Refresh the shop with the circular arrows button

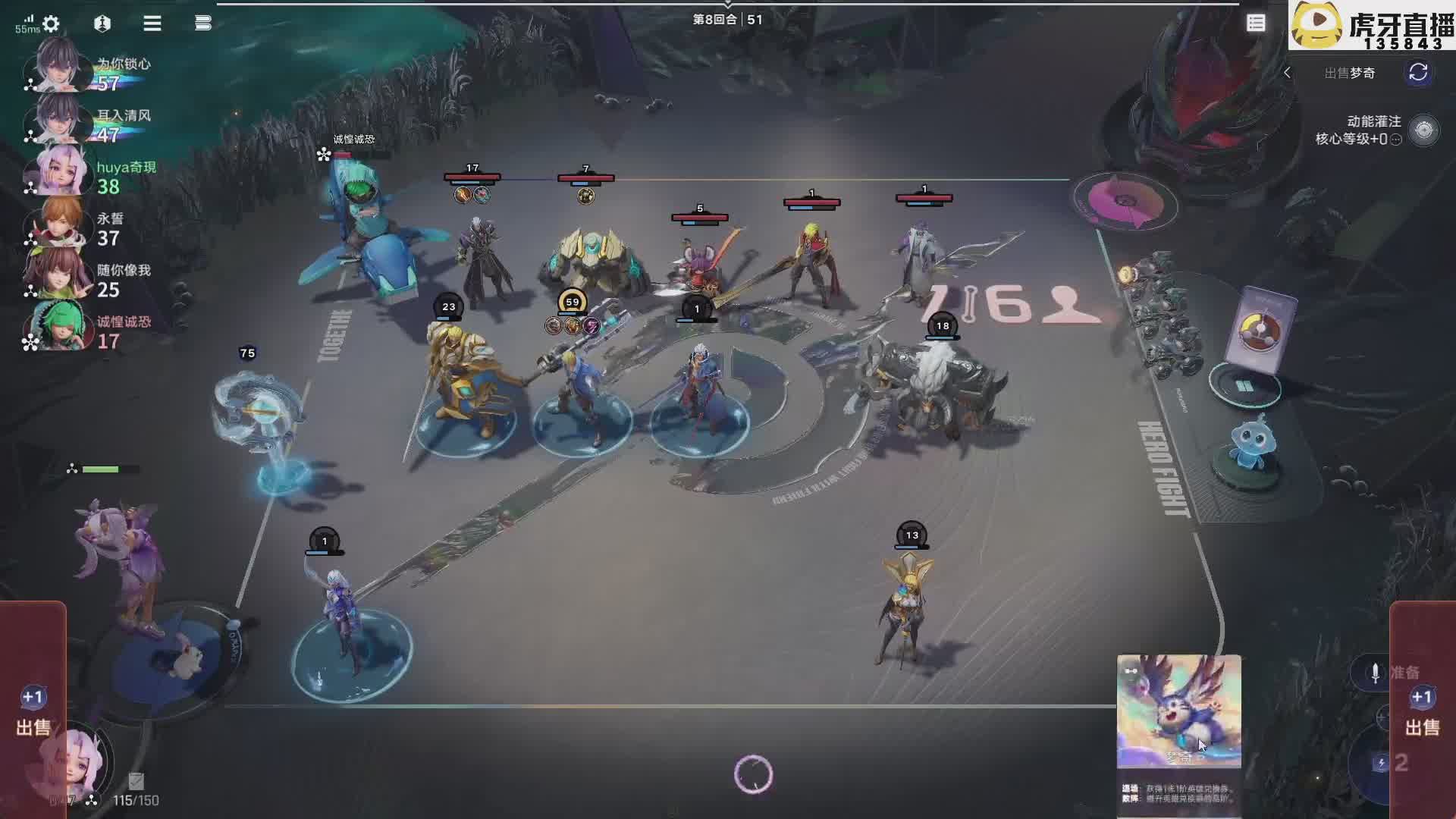coord(1418,73)
